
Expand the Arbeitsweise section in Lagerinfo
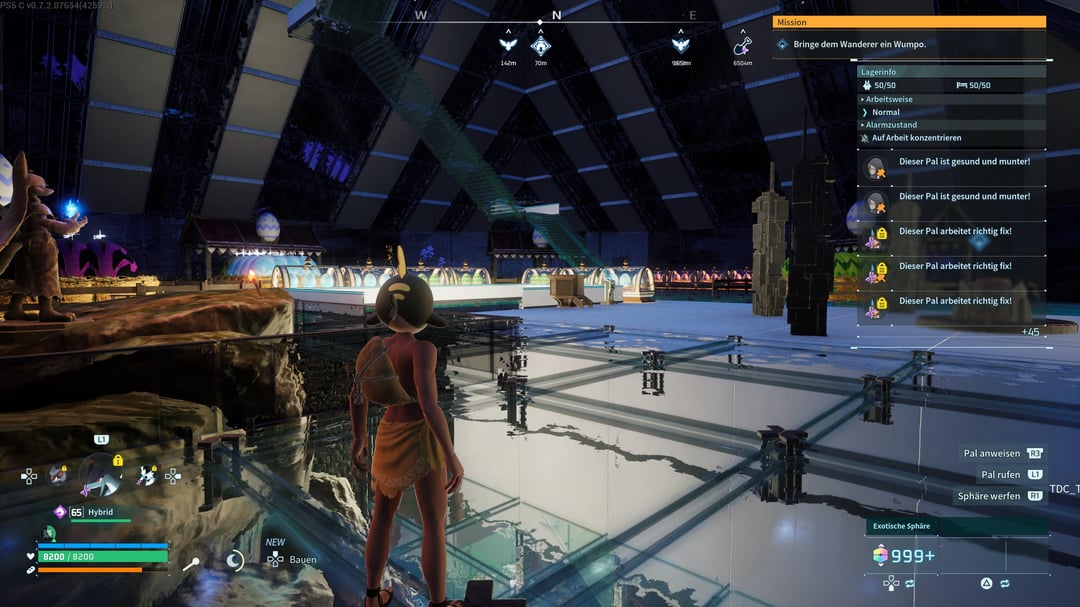pos(886,99)
